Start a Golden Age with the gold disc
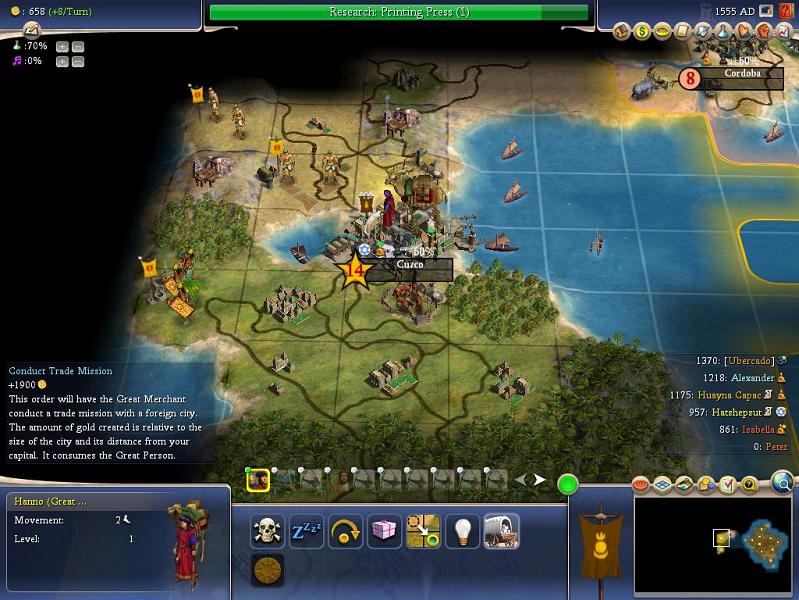799x600 pixels. pyautogui.click(x=267, y=569)
